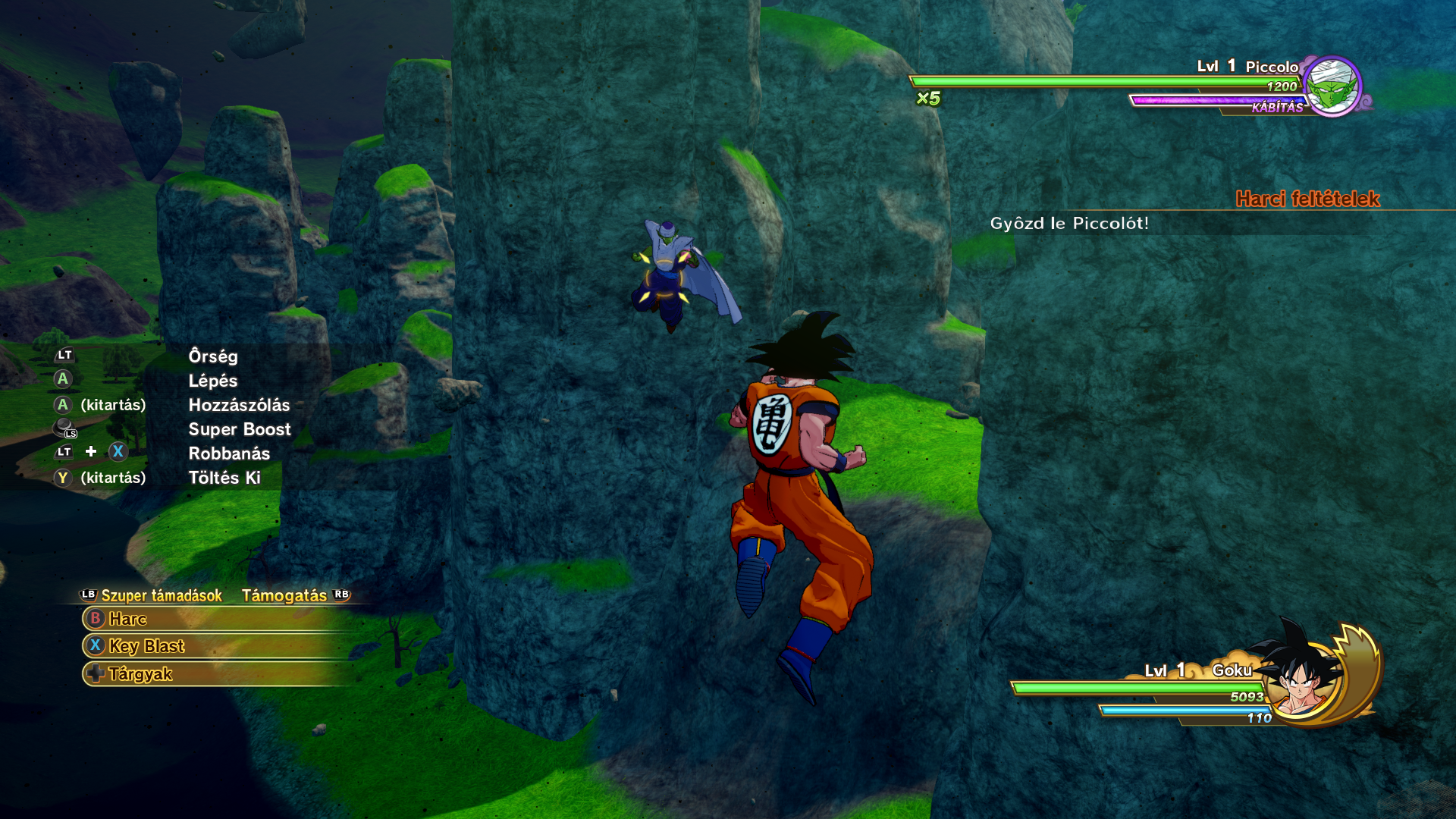
Task: Select the Harc melee command
Action: [128, 619]
